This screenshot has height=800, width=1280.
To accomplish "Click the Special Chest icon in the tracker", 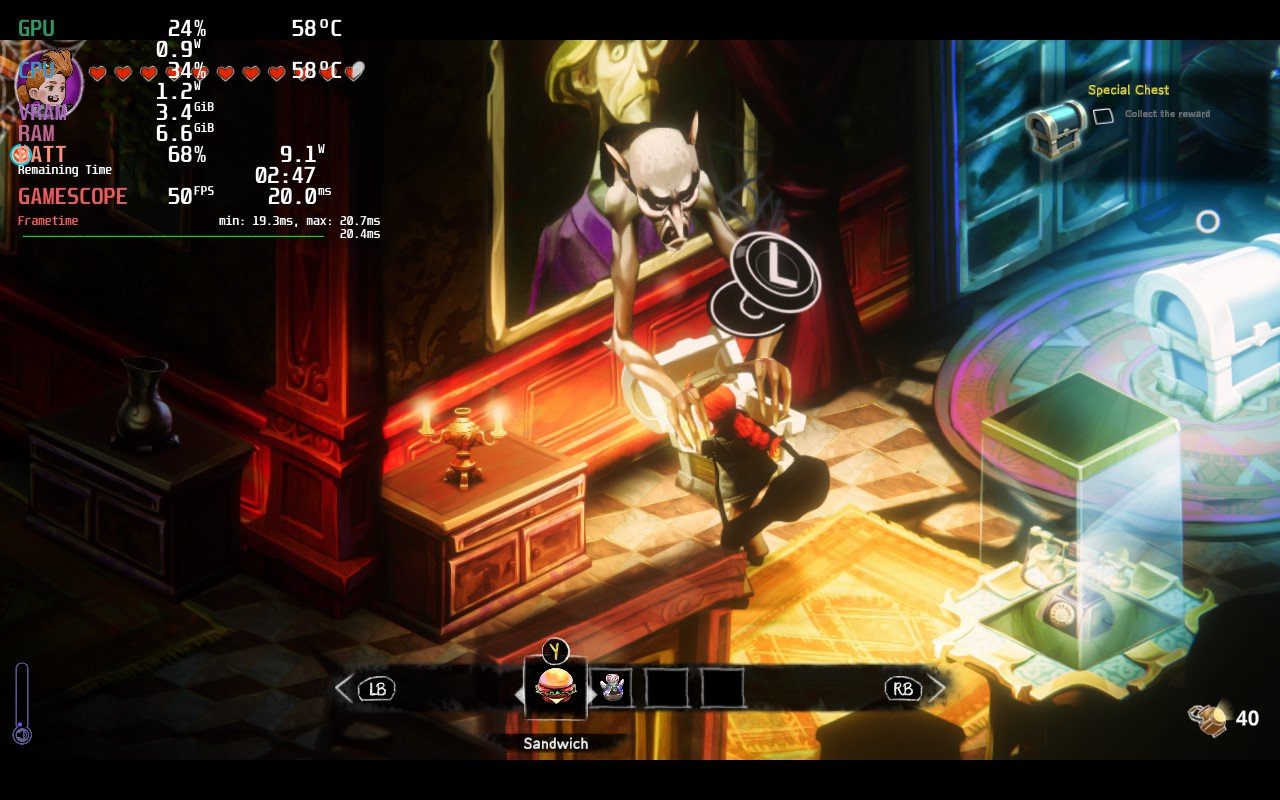I will pyautogui.click(x=1056, y=128).
